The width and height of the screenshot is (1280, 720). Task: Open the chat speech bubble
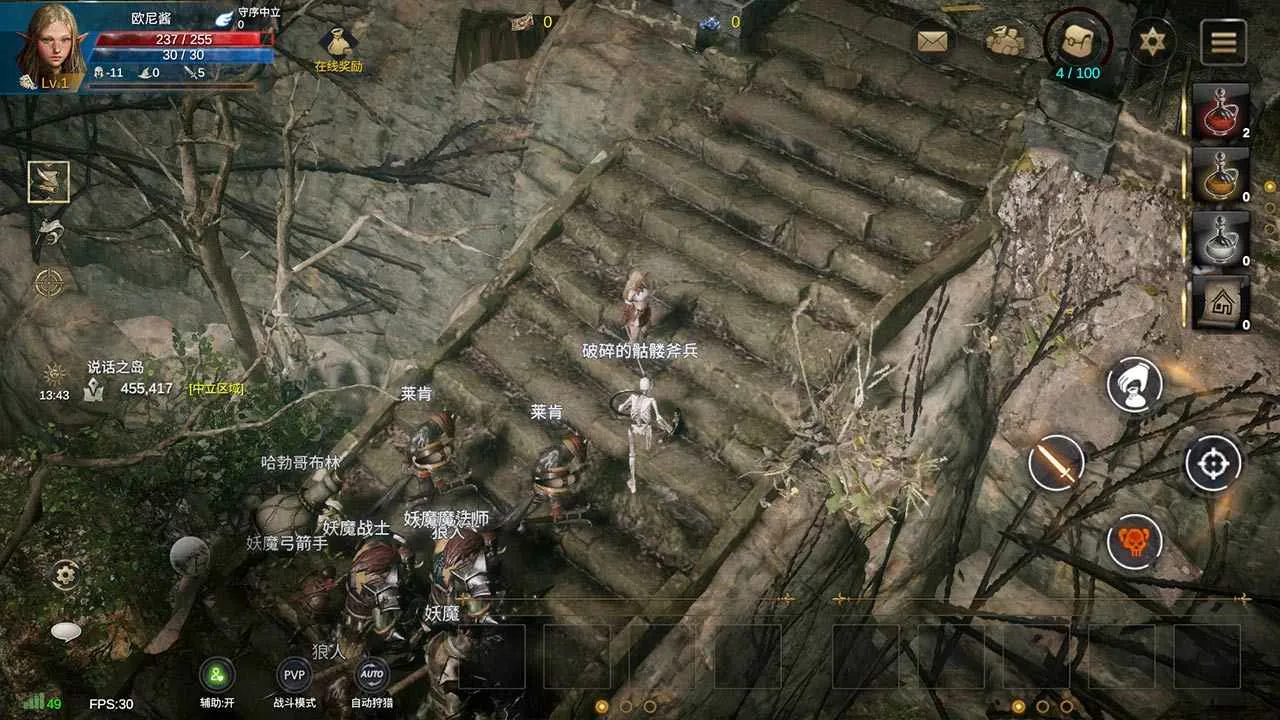(x=66, y=632)
